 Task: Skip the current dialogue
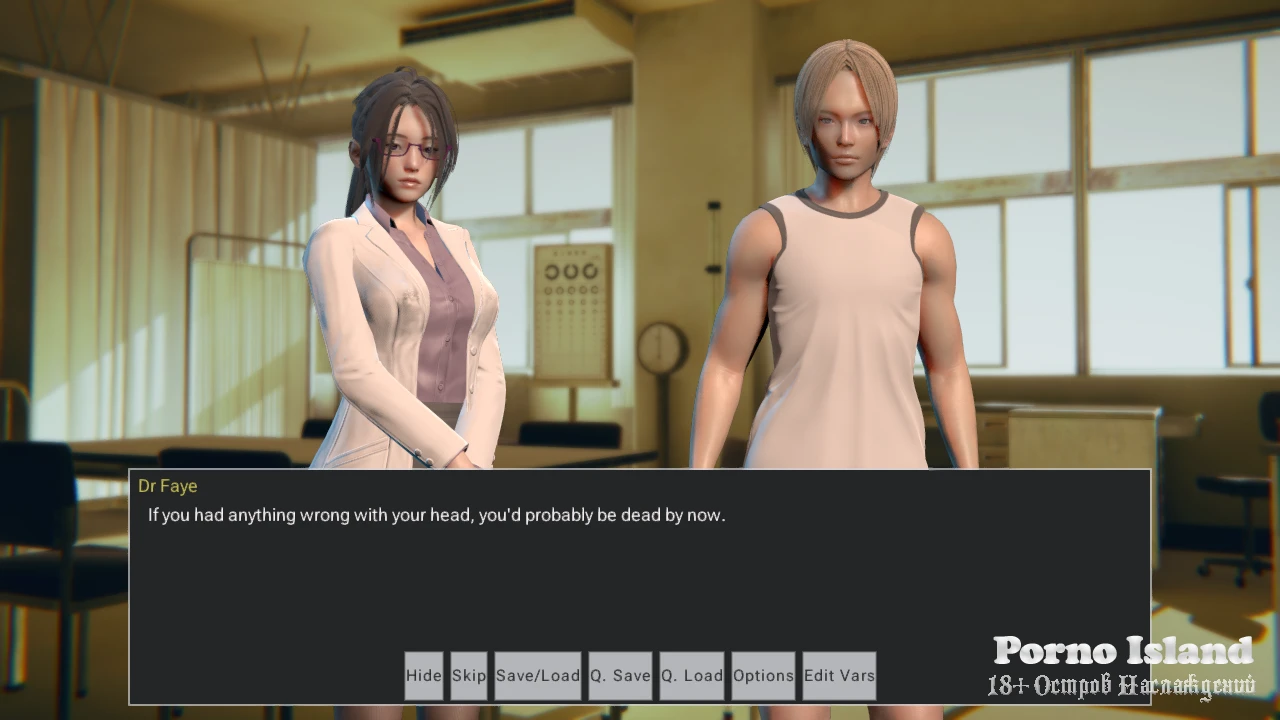[468, 675]
